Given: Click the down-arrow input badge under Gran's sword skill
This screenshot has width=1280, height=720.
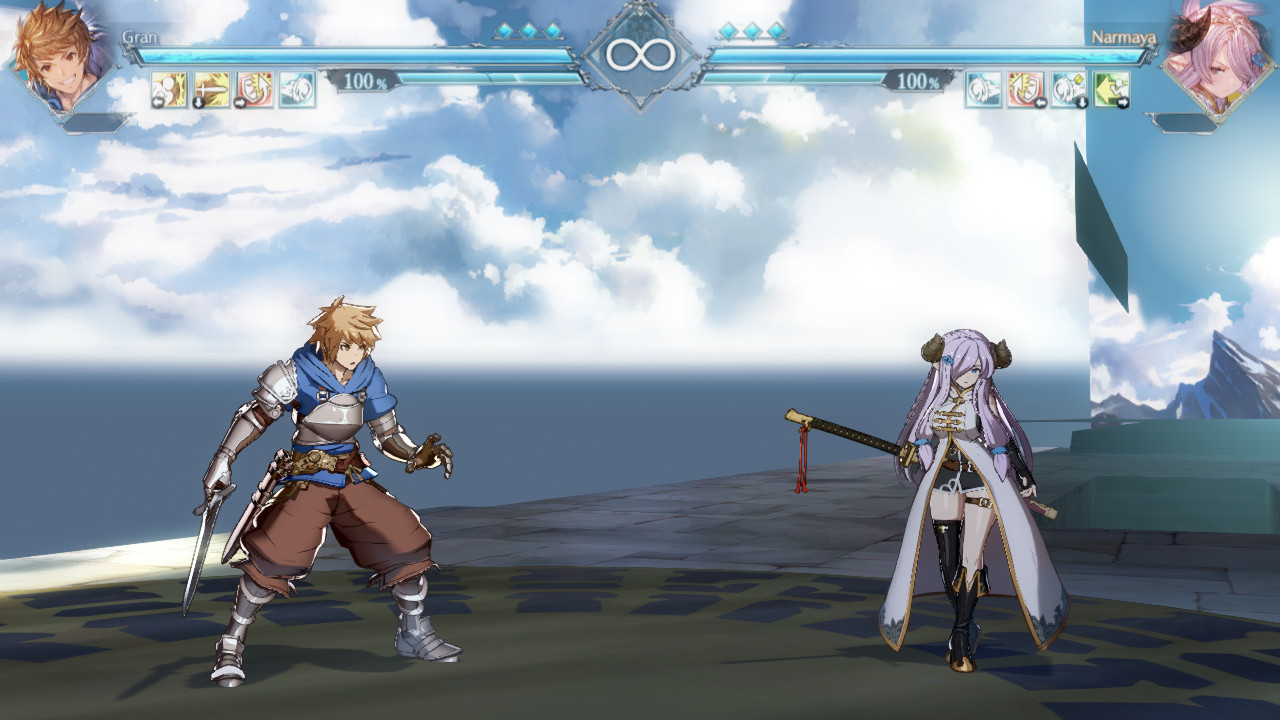Looking at the screenshot, I should 198,101.
